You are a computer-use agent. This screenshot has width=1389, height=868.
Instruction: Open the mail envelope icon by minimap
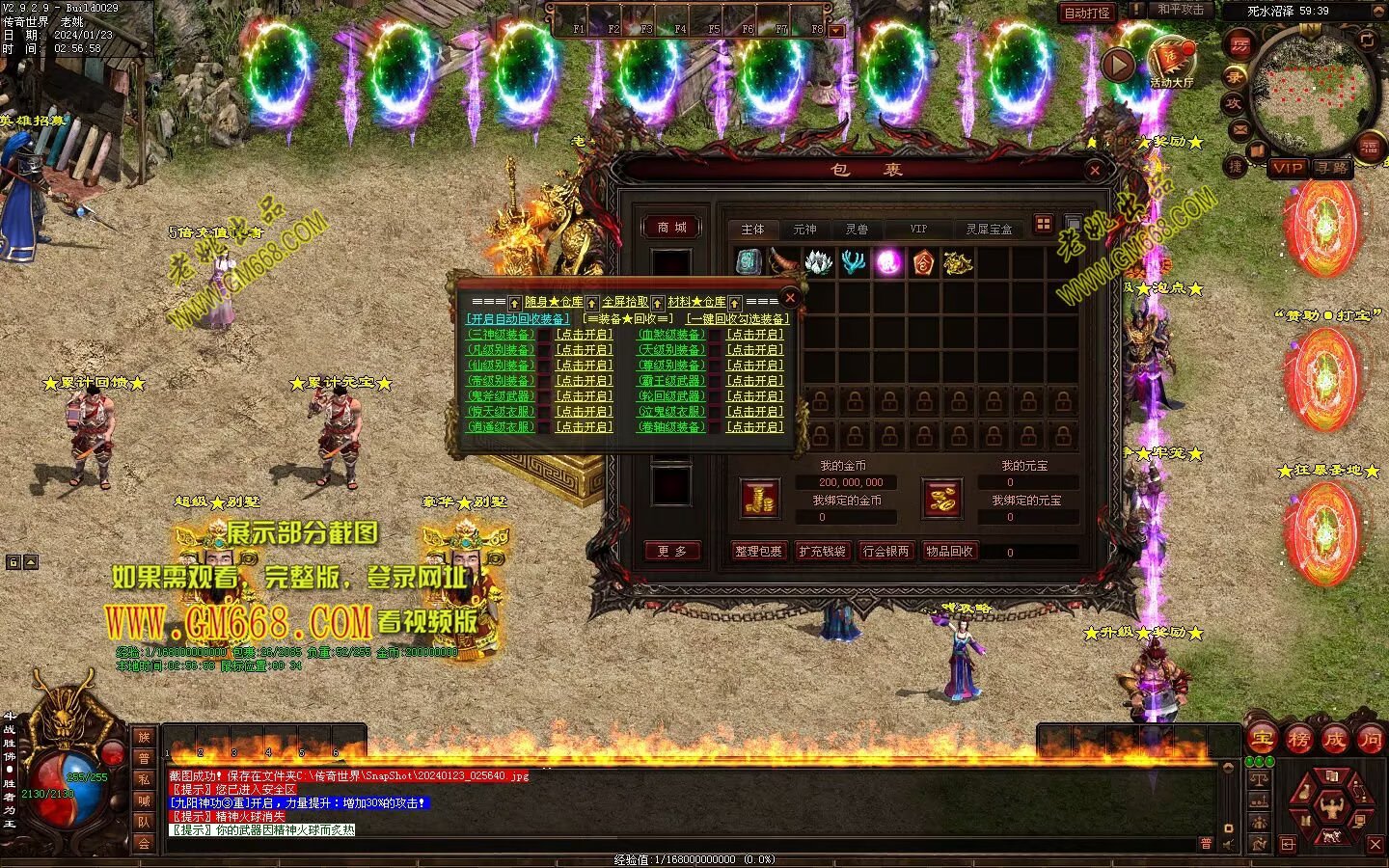click(x=1239, y=129)
